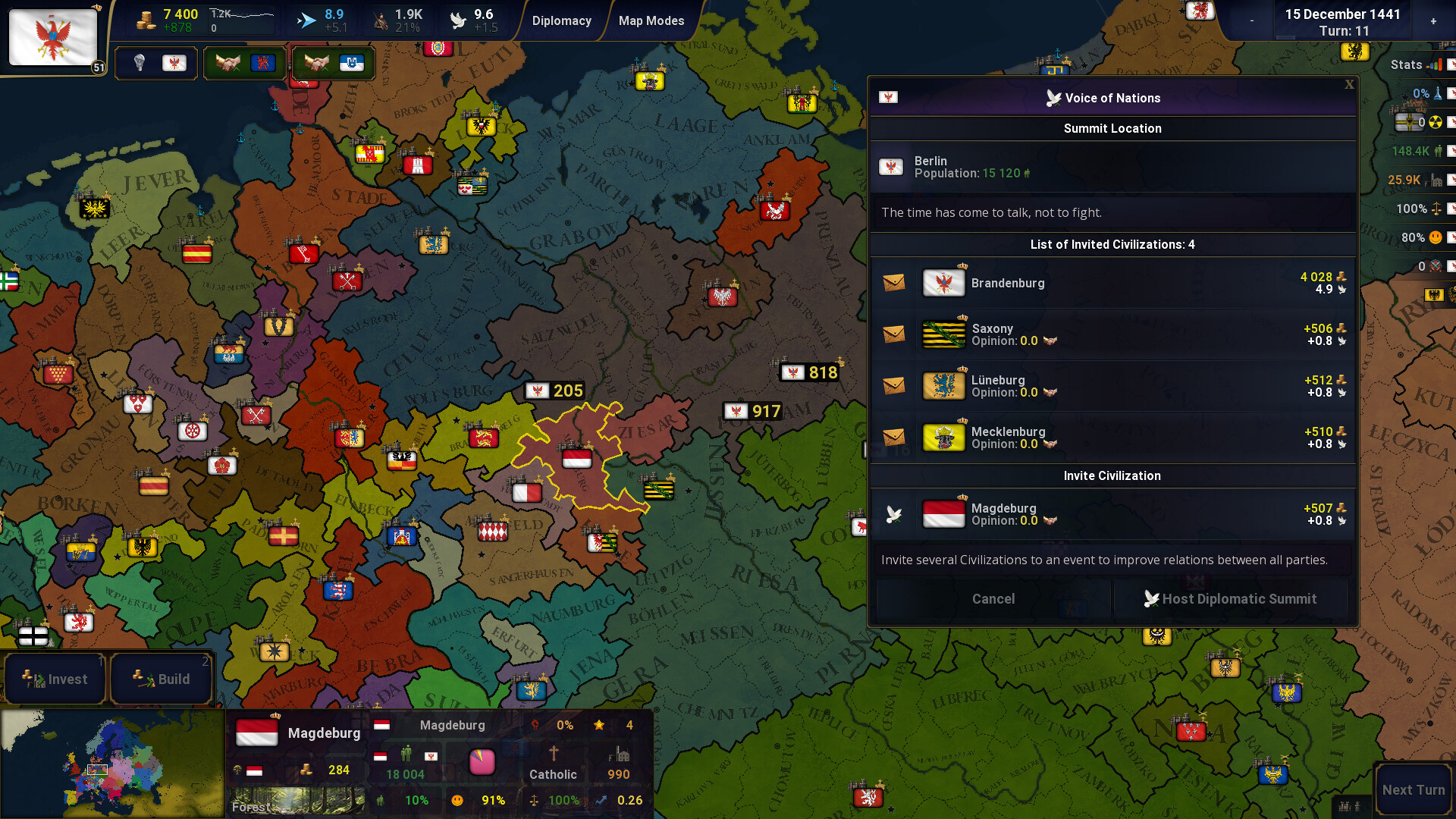Image resolution: width=1456 pixels, height=819 pixels.
Task: Click the balance scale icon showing 100%
Action: coord(1436,208)
